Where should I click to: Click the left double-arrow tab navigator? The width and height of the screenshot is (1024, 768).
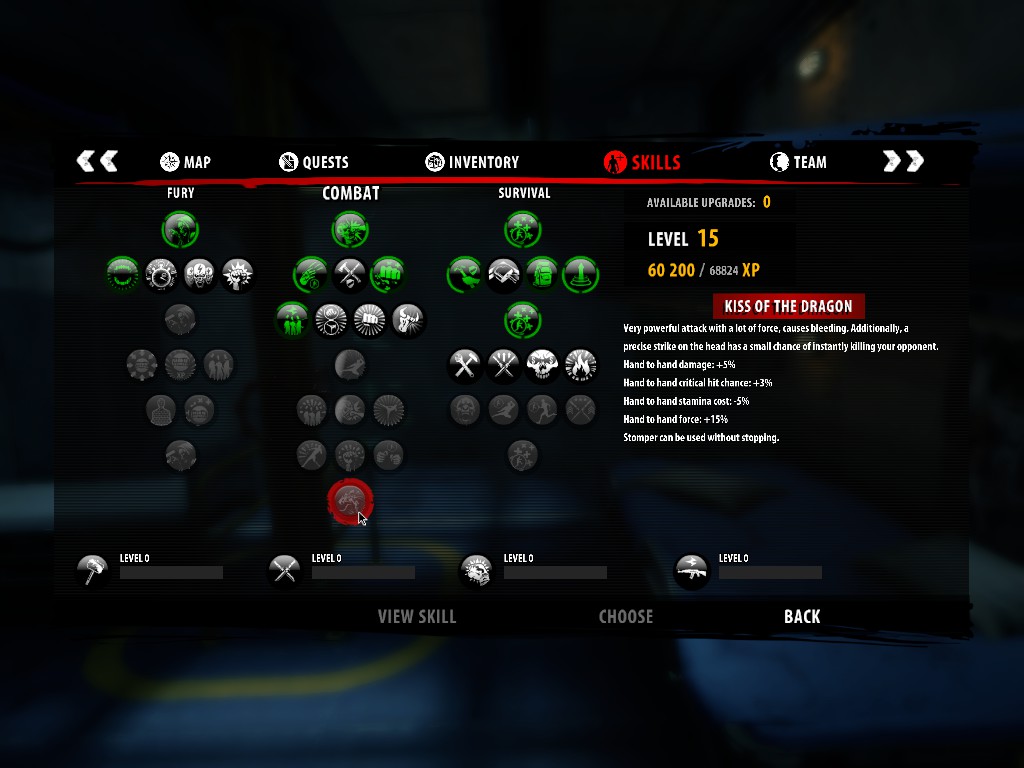click(97, 161)
